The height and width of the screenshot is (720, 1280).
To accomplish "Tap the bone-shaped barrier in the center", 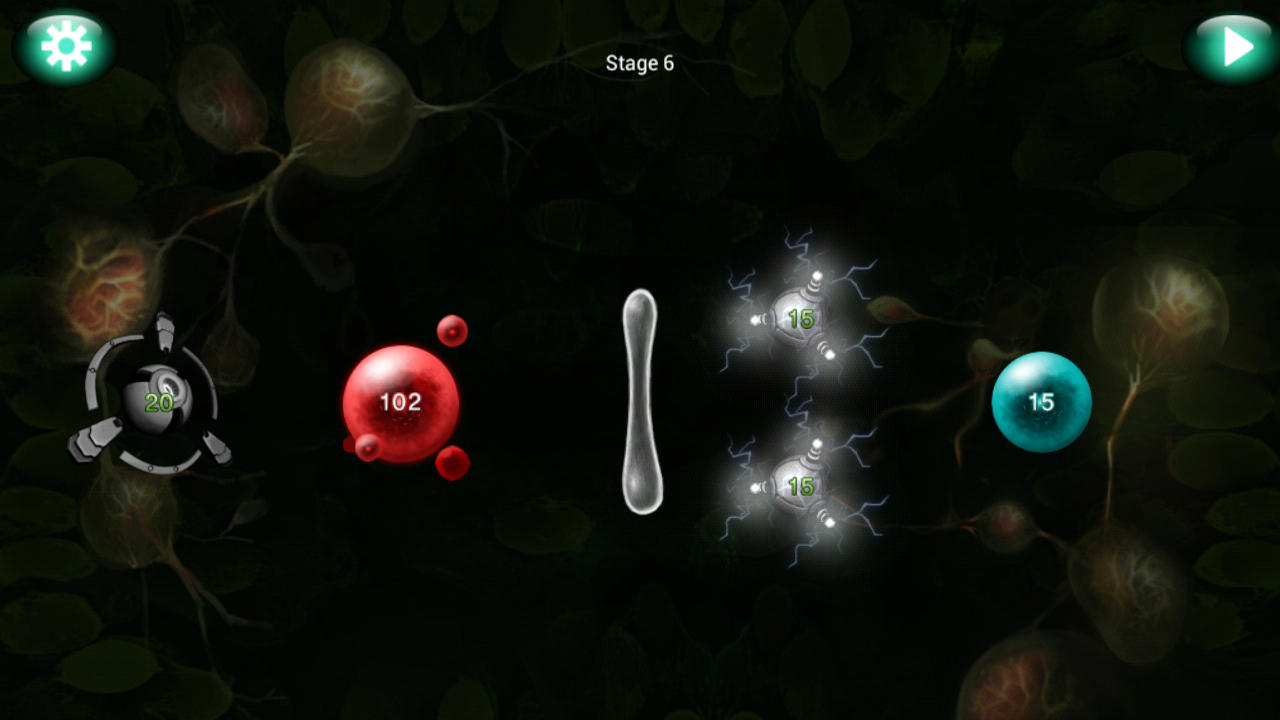I will point(640,400).
